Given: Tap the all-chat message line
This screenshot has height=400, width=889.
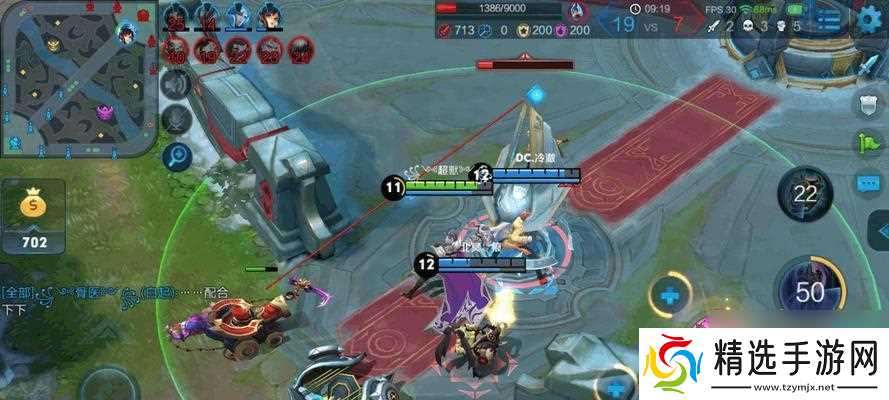Looking at the screenshot, I should tap(115, 293).
